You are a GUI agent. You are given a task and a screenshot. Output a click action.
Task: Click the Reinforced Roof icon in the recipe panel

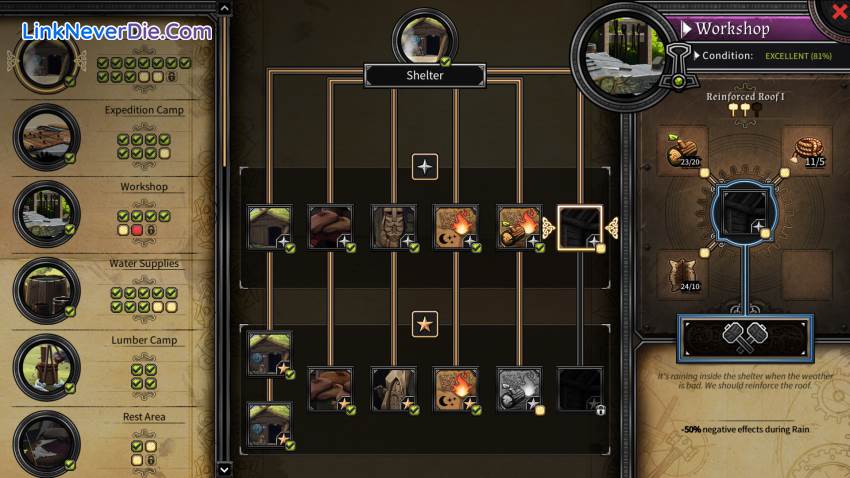(x=746, y=211)
